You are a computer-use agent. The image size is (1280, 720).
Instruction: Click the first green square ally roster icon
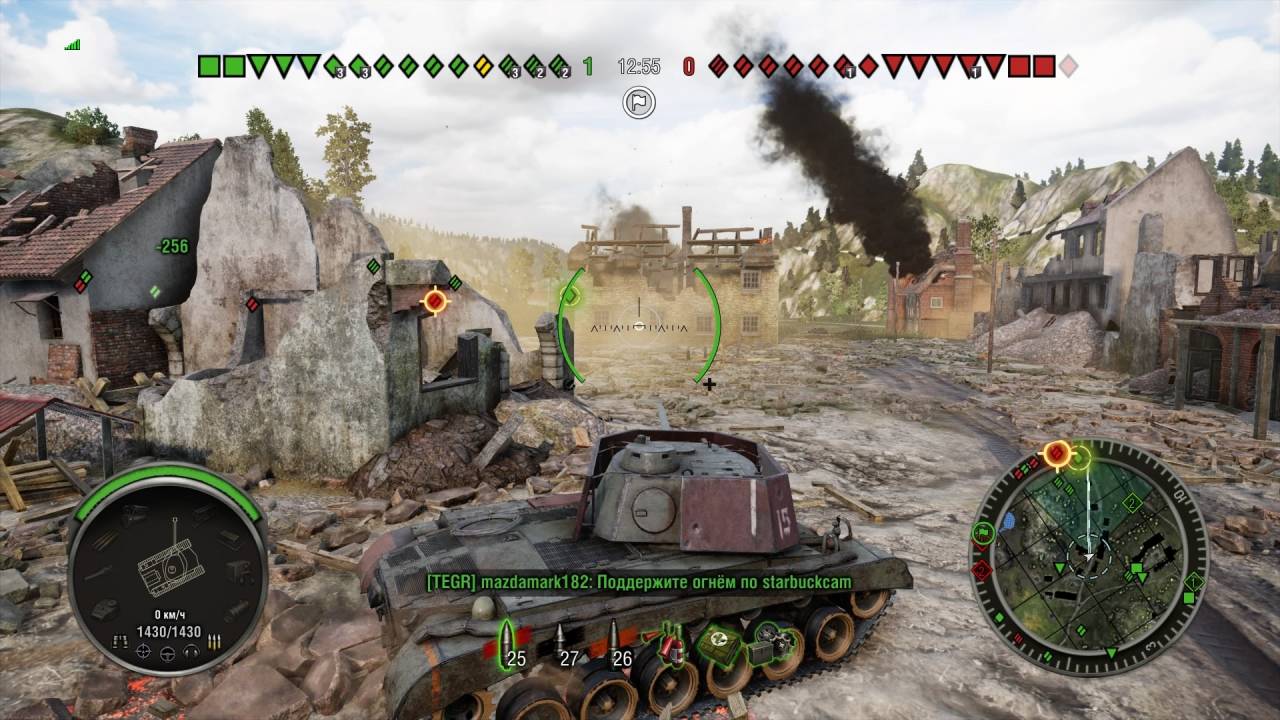pyautogui.click(x=209, y=66)
